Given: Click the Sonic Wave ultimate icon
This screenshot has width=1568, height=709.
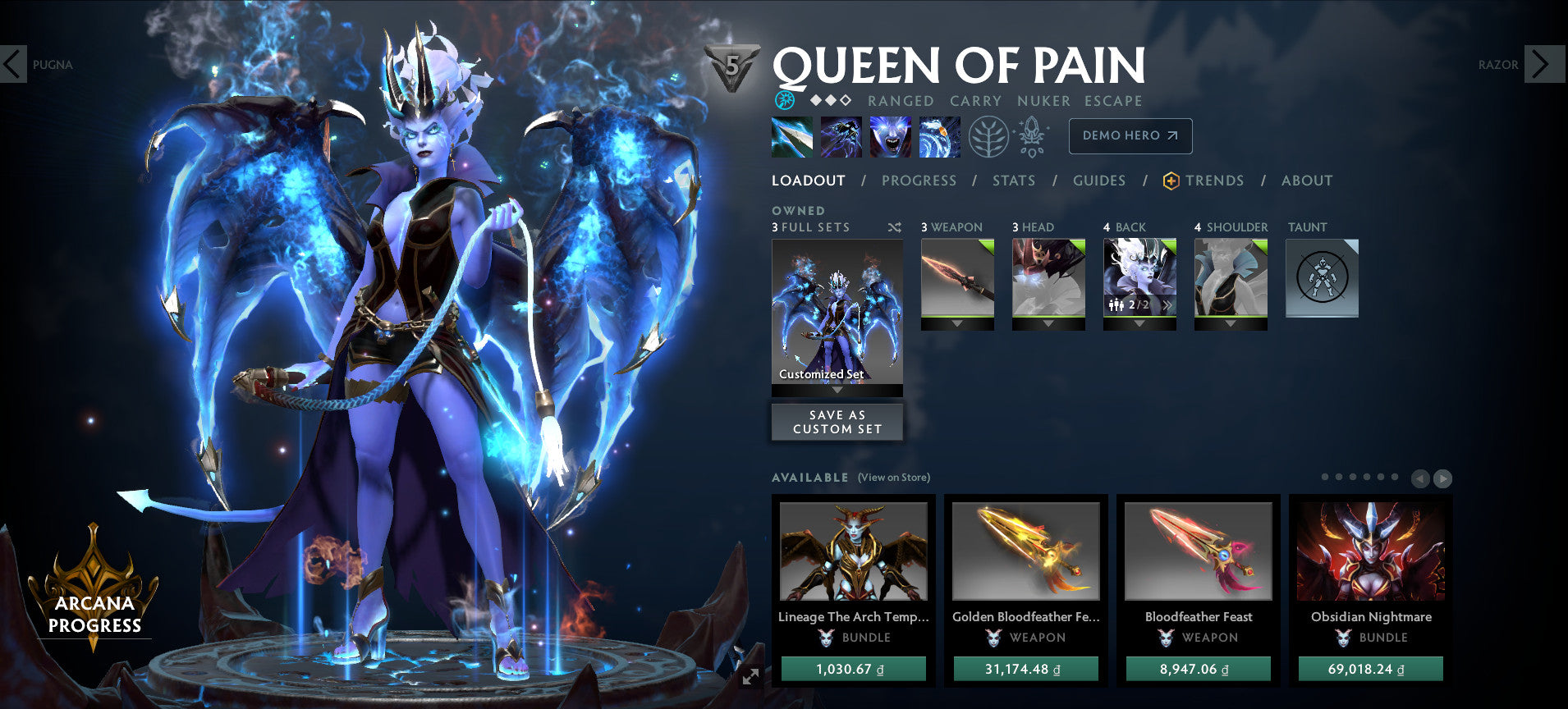Looking at the screenshot, I should [938, 138].
